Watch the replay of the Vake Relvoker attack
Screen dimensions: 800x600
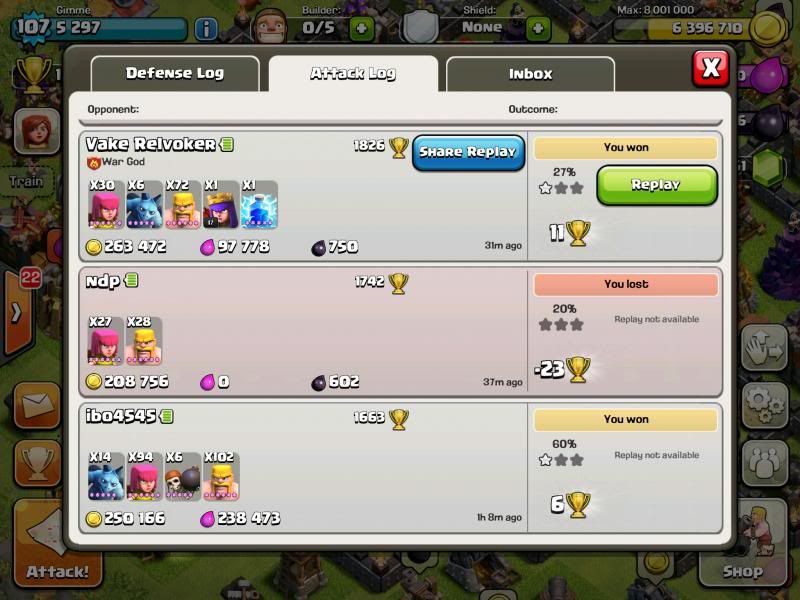point(656,185)
